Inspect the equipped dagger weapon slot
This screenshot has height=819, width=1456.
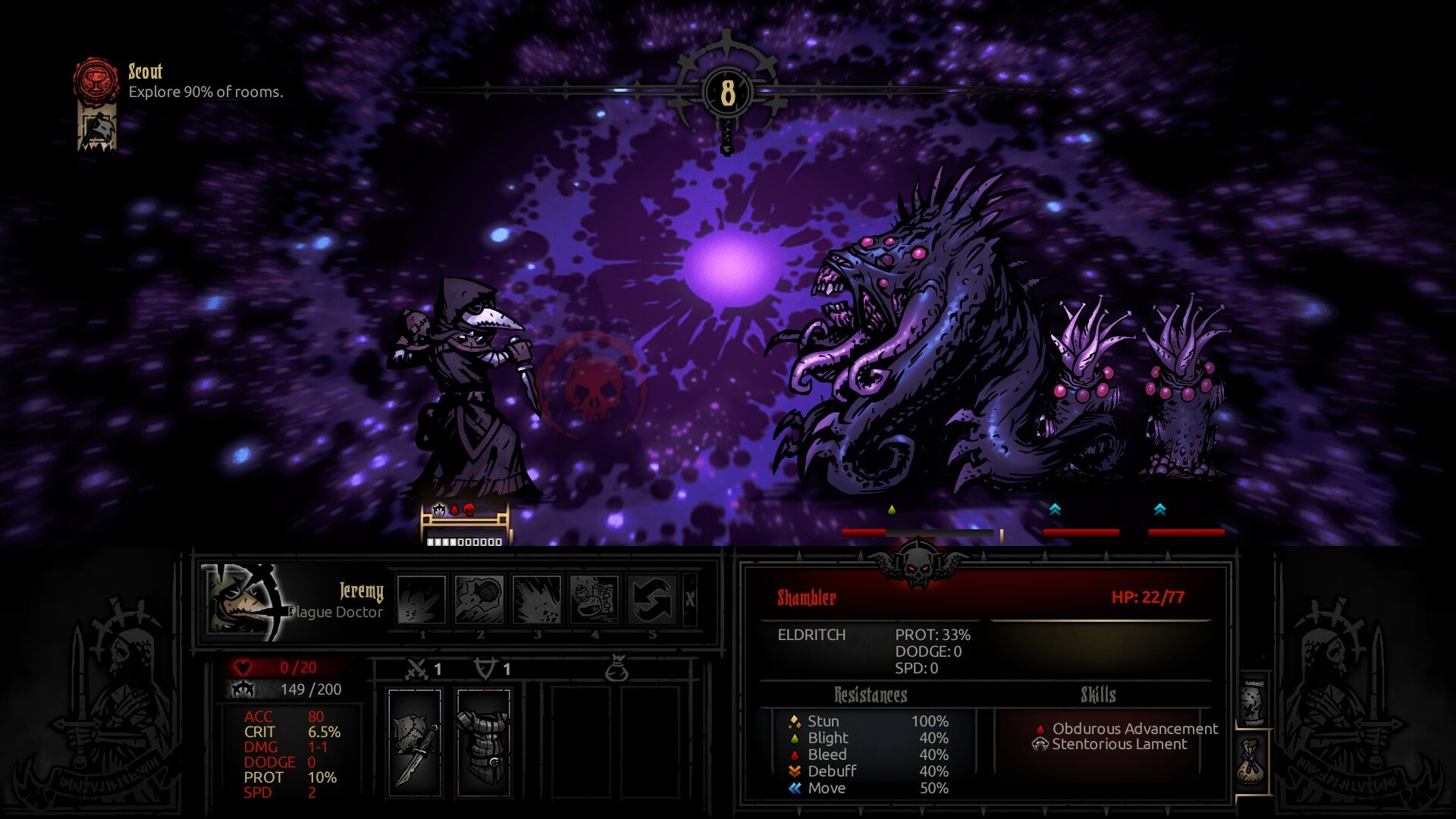point(415,743)
